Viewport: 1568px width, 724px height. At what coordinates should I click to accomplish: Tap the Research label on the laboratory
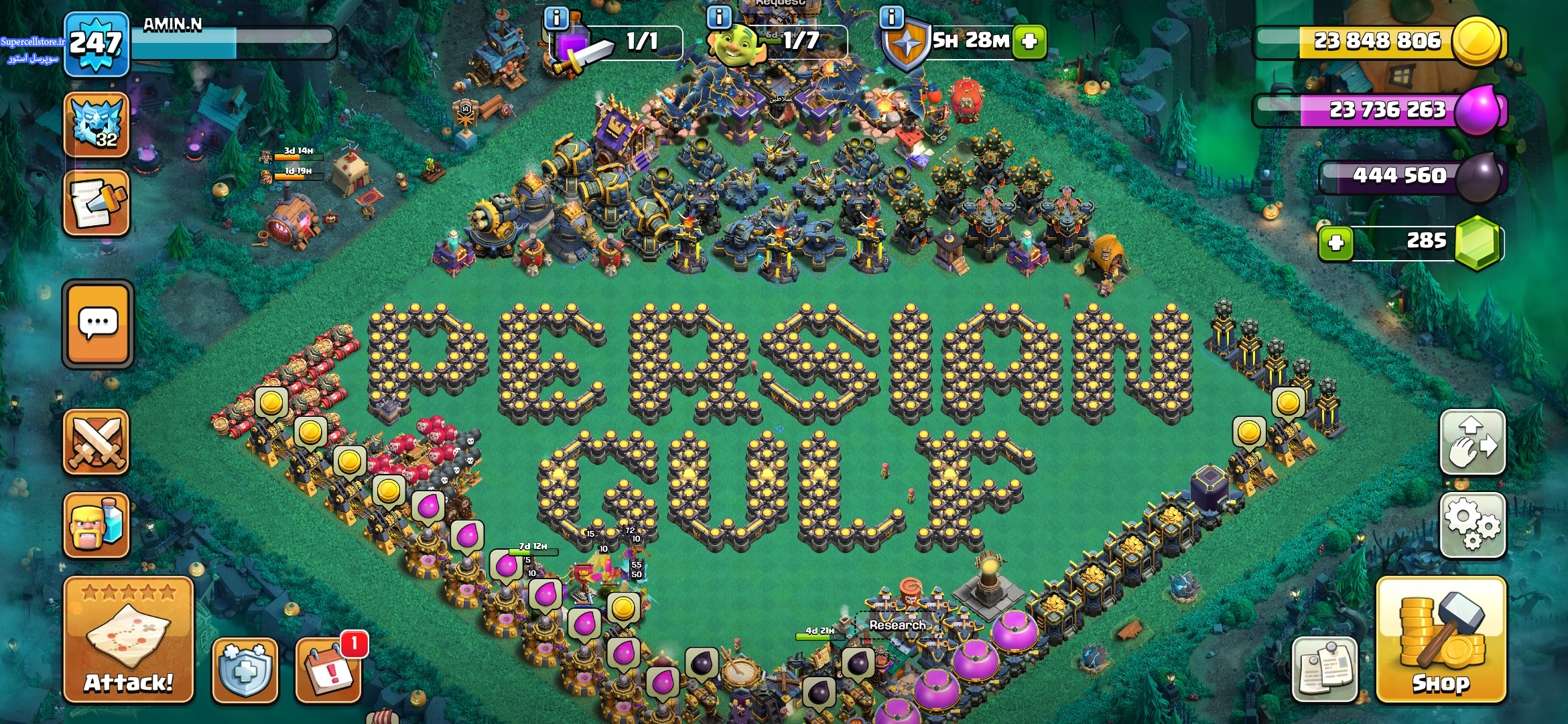click(897, 625)
